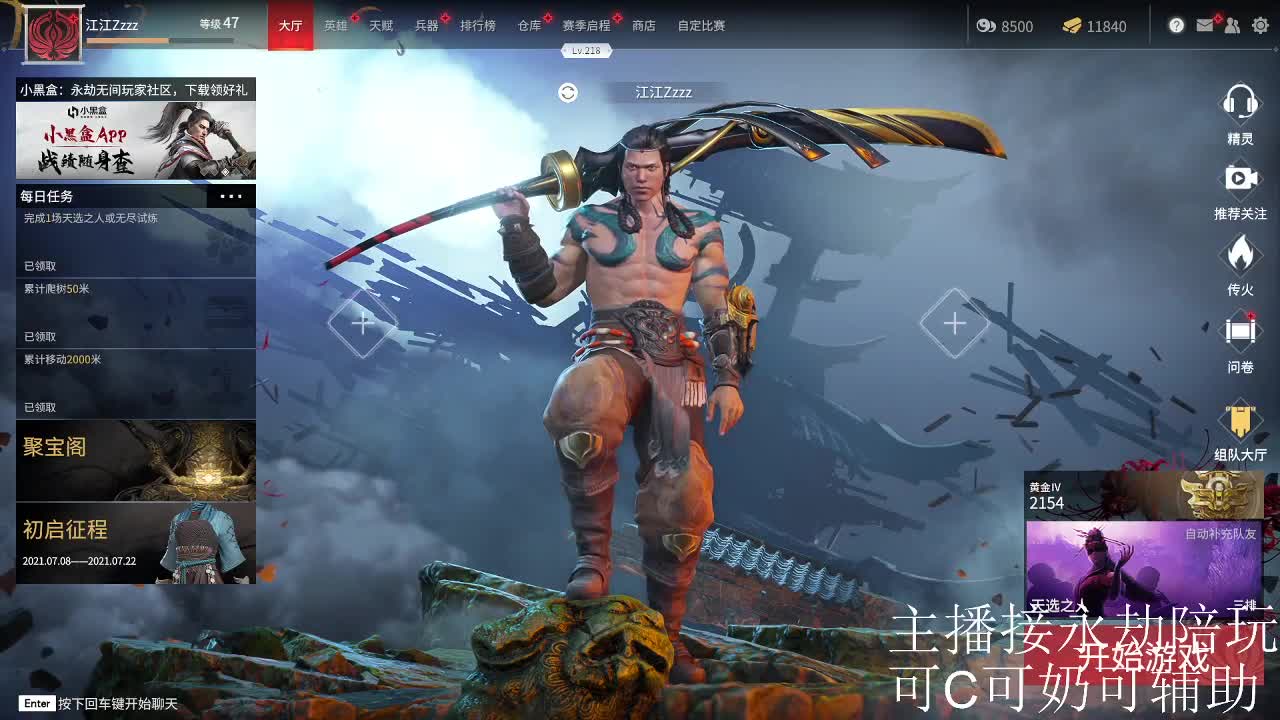Click the left diamond plus slot beside character
Screen dimensions: 1280x720
(x=362, y=324)
